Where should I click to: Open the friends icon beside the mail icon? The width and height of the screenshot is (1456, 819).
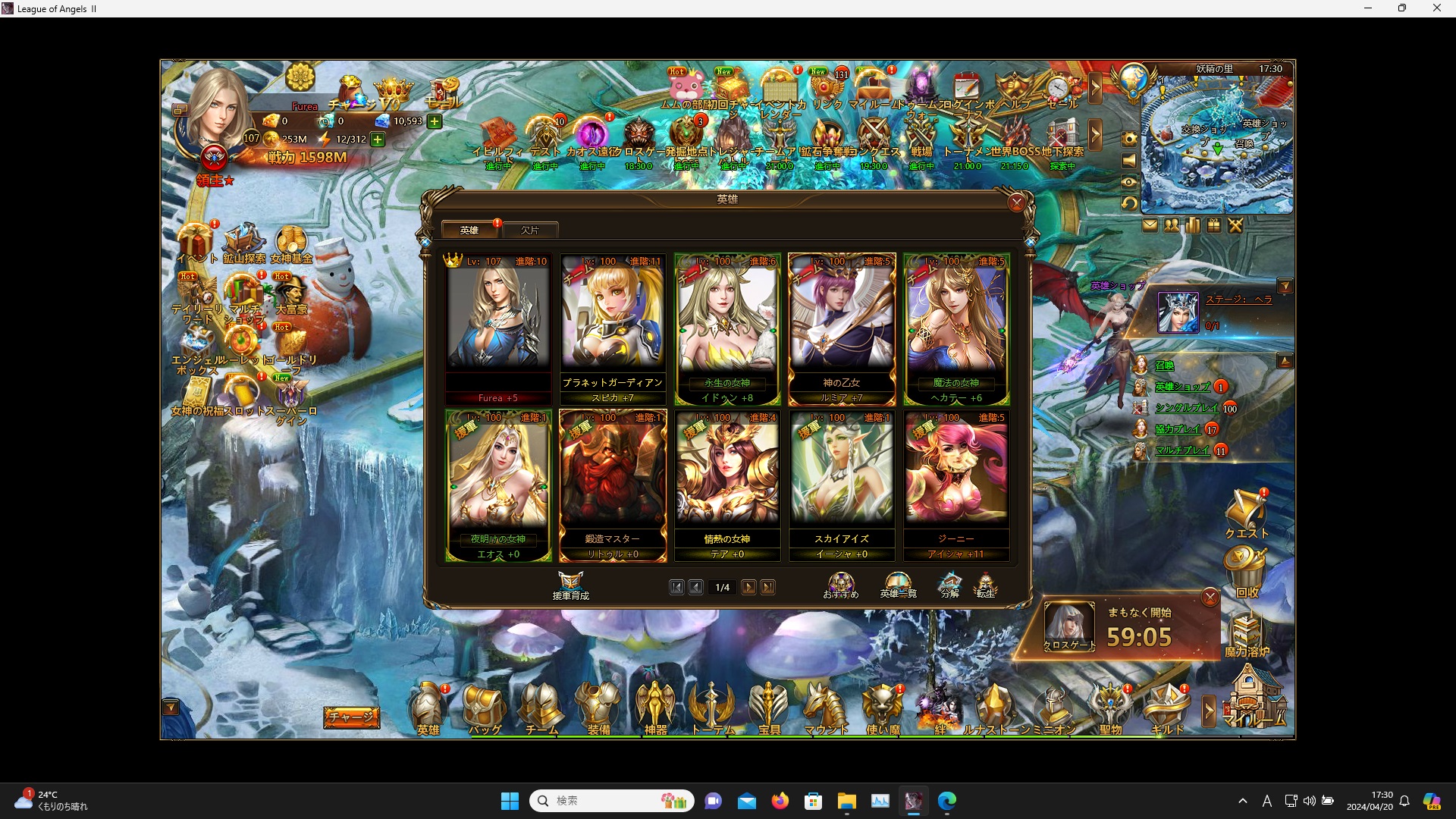click(x=1171, y=225)
